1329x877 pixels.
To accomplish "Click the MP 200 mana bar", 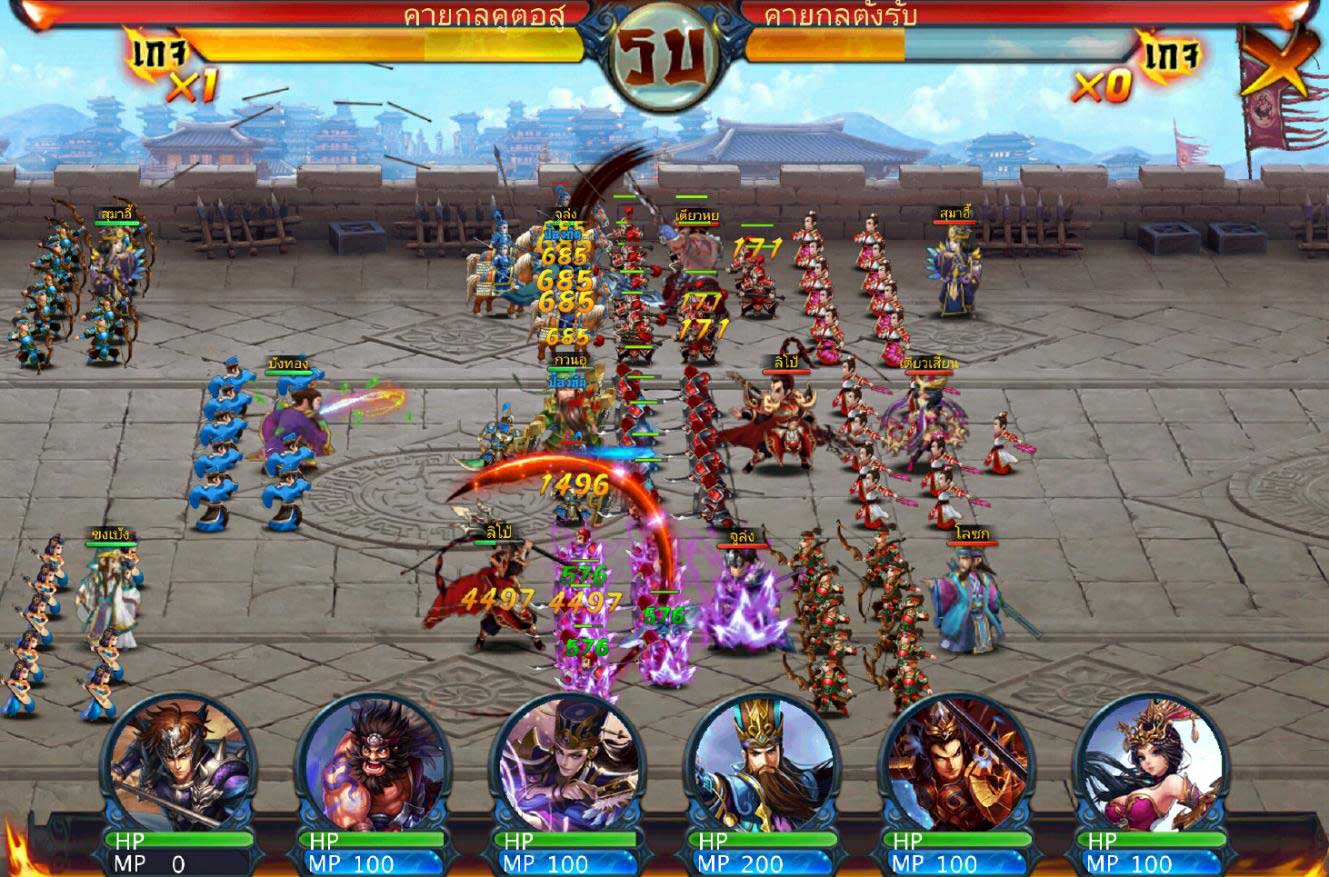I will click(762, 864).
